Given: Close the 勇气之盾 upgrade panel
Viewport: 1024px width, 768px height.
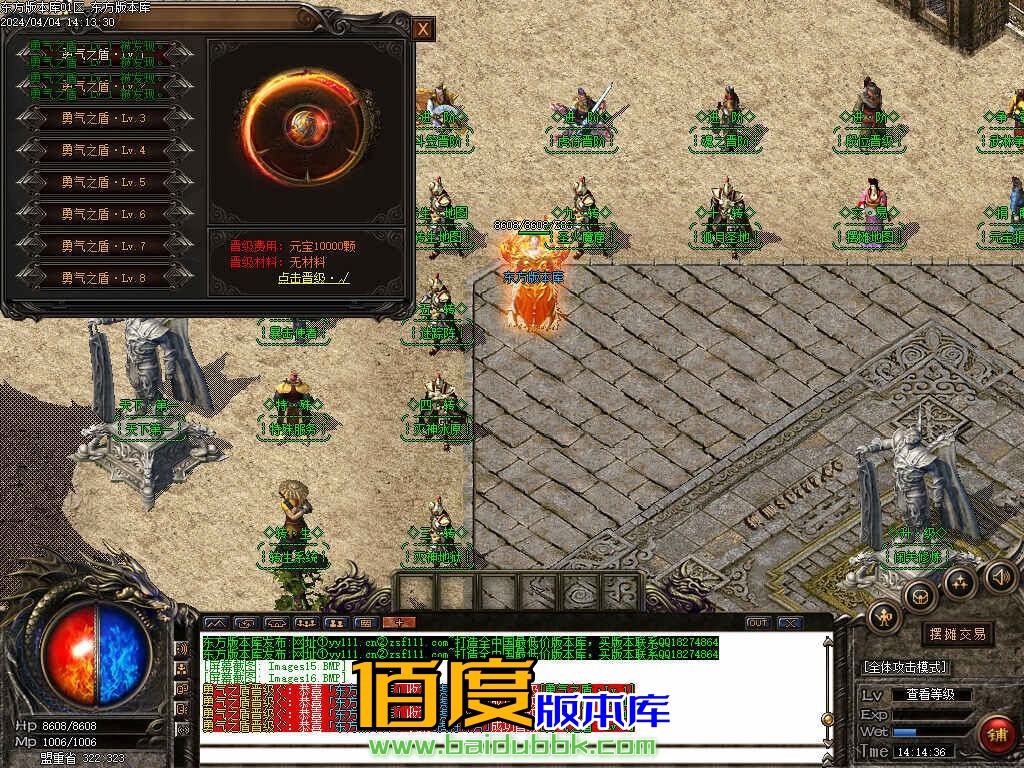Looking at the screenshot, I should click(x=423, y=30).
